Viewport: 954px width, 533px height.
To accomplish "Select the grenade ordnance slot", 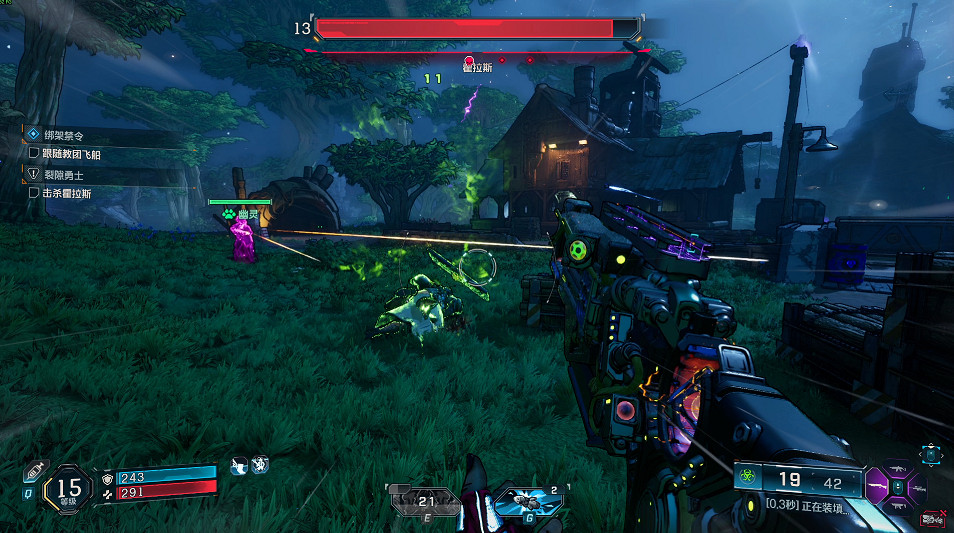I will [525, 500].
